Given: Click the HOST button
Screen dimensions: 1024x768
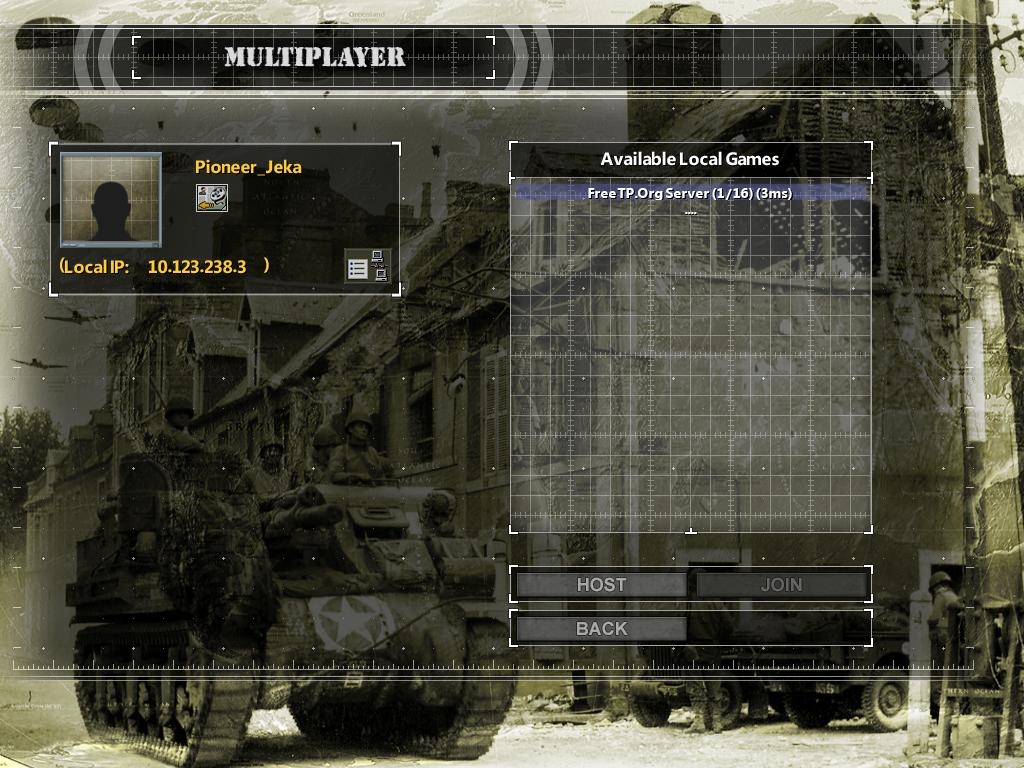Looking at the screenshot, I should click(x=601, y=585).
